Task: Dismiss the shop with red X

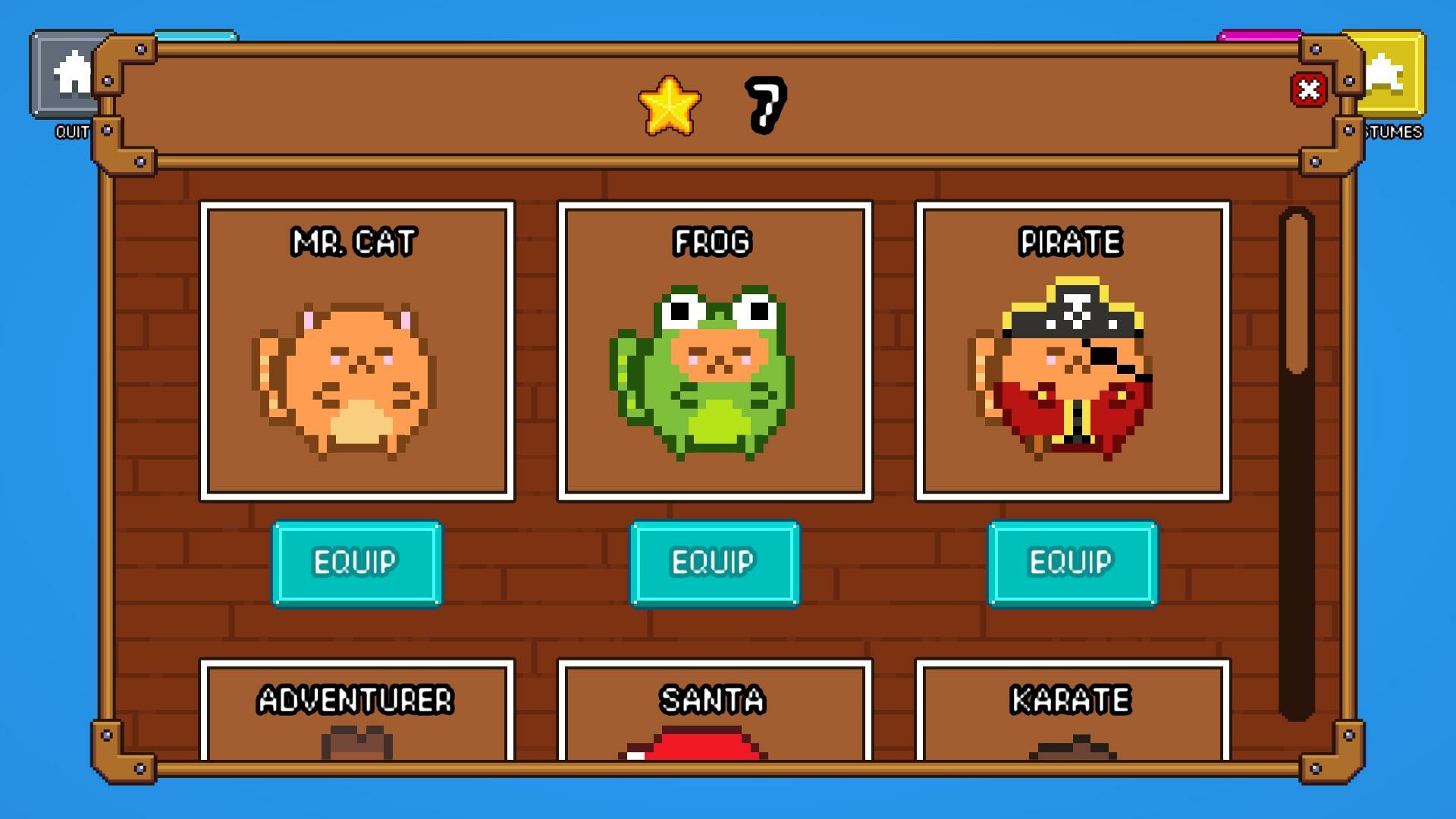Action: point(1310,90)
